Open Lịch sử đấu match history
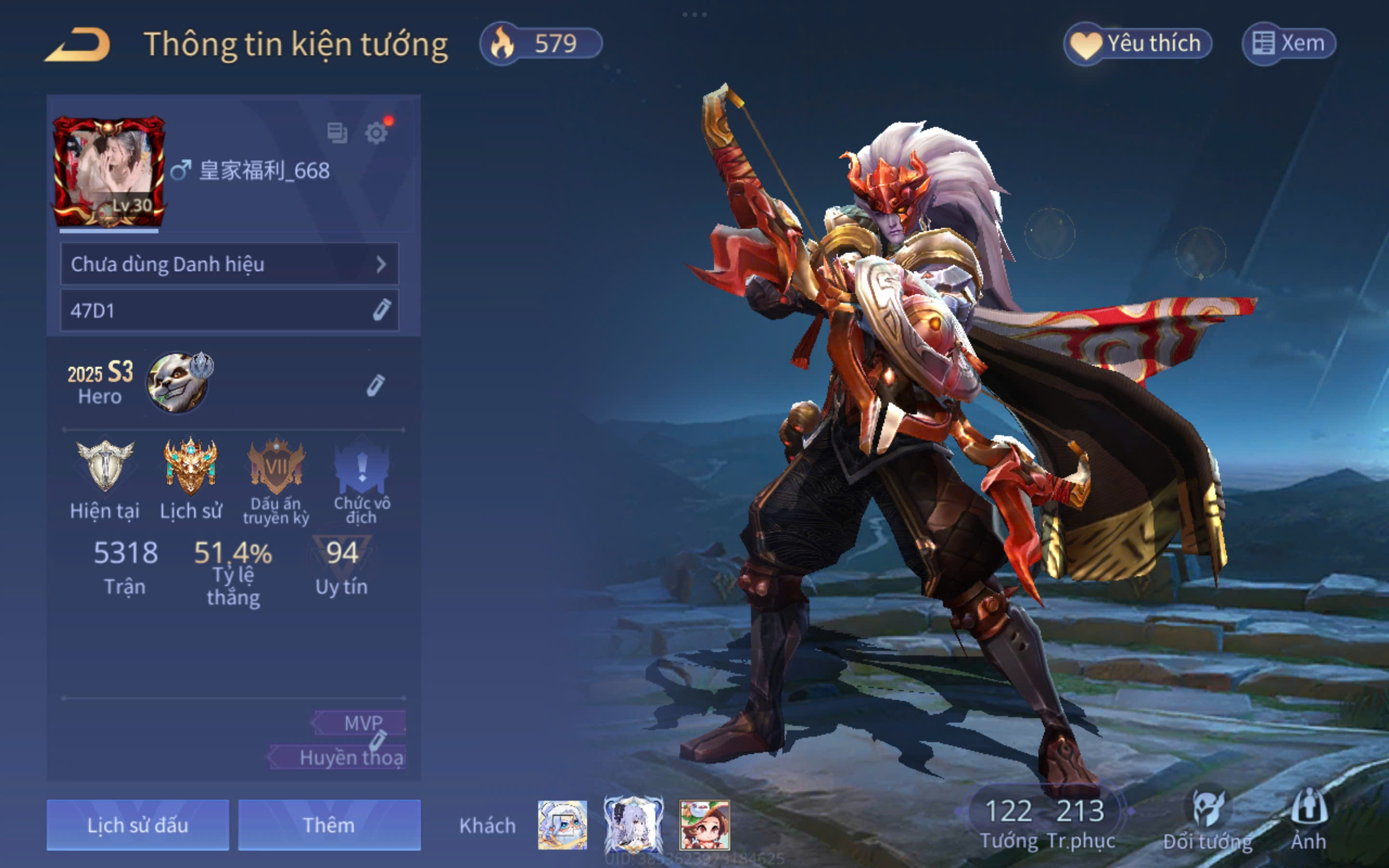Image resolution: width=1389 pixels, height=868 pixels. (138, 825)
